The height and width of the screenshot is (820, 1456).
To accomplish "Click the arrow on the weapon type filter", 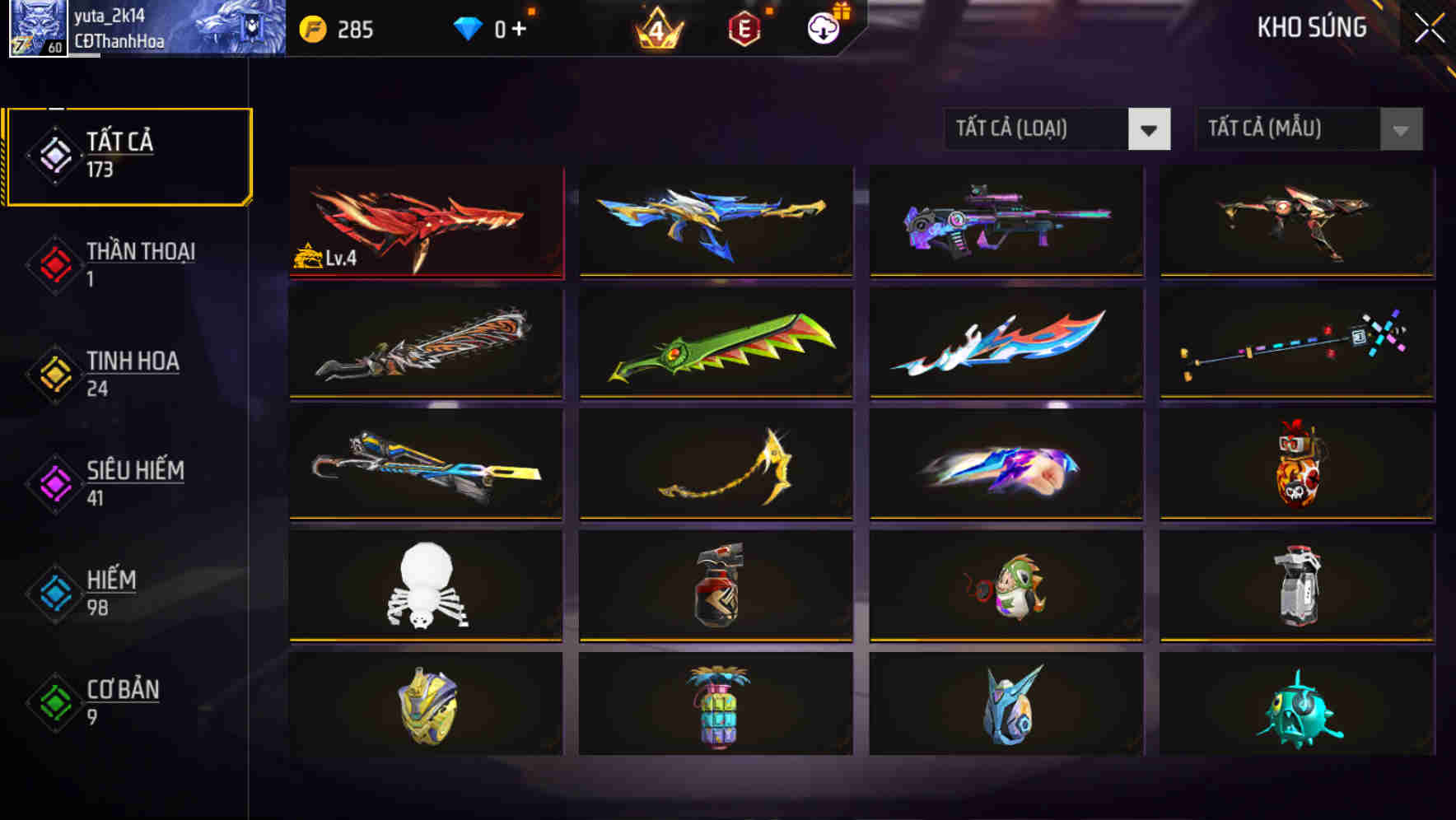I will coord(1150,129).
